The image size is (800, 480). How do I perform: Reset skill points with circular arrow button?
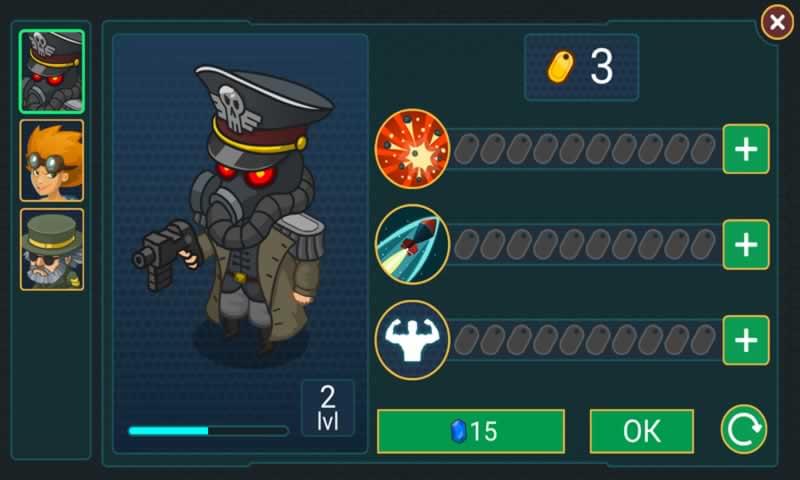pyautogui.click(x=744, y=430)
